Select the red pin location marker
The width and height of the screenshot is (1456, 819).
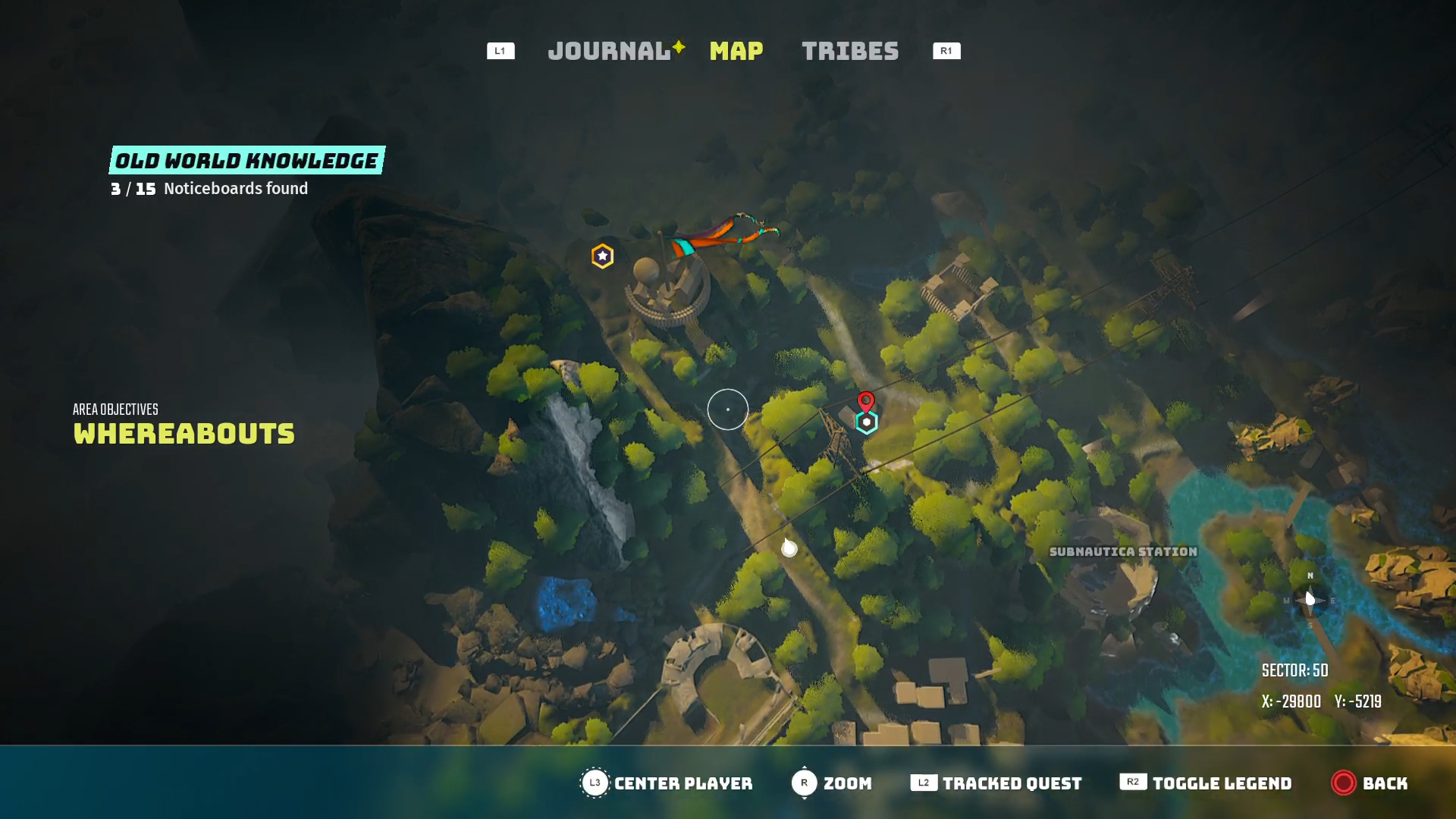[866, 400]
